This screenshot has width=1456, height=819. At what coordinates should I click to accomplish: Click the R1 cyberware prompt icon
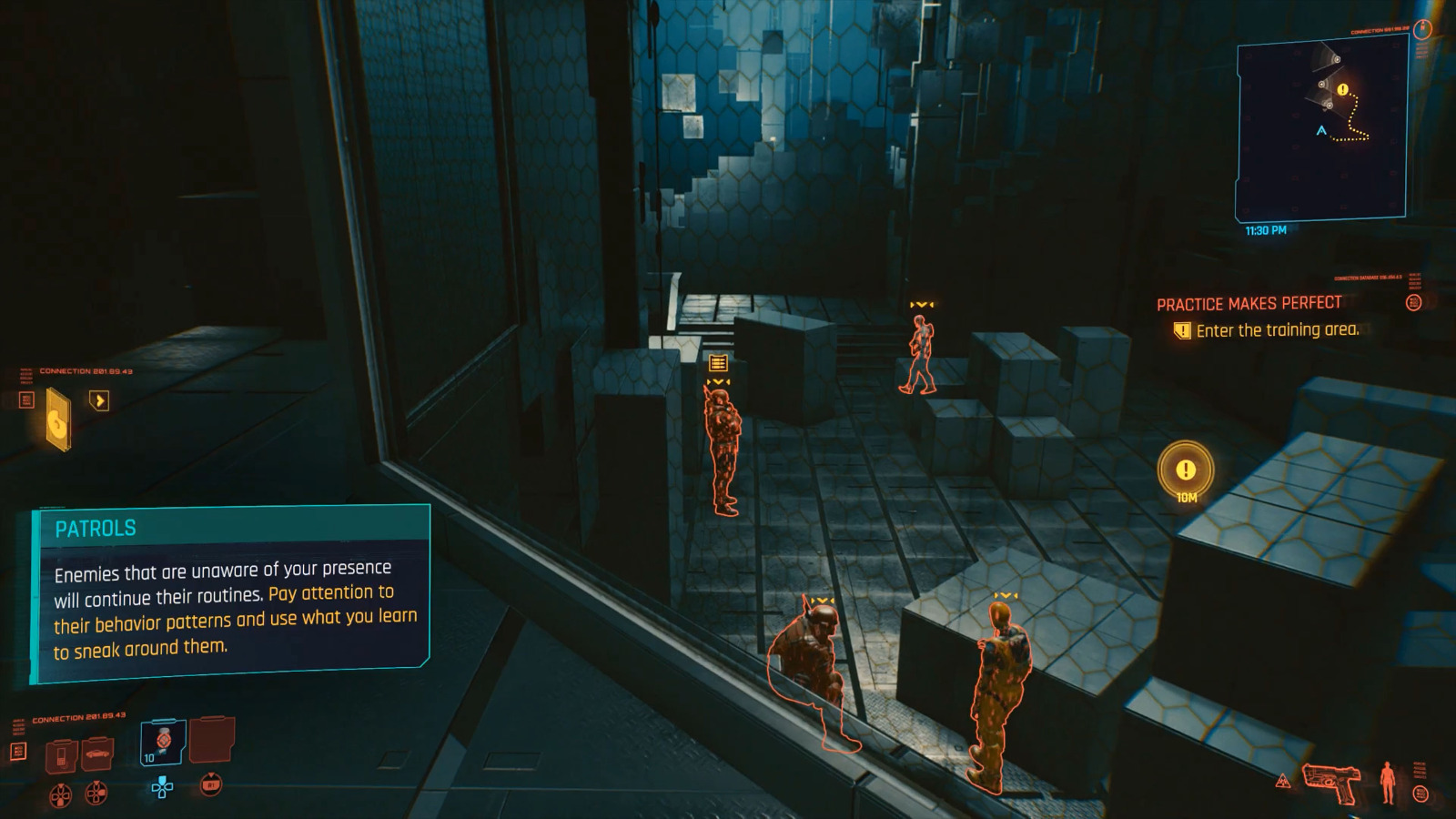(x=211, y=784)
